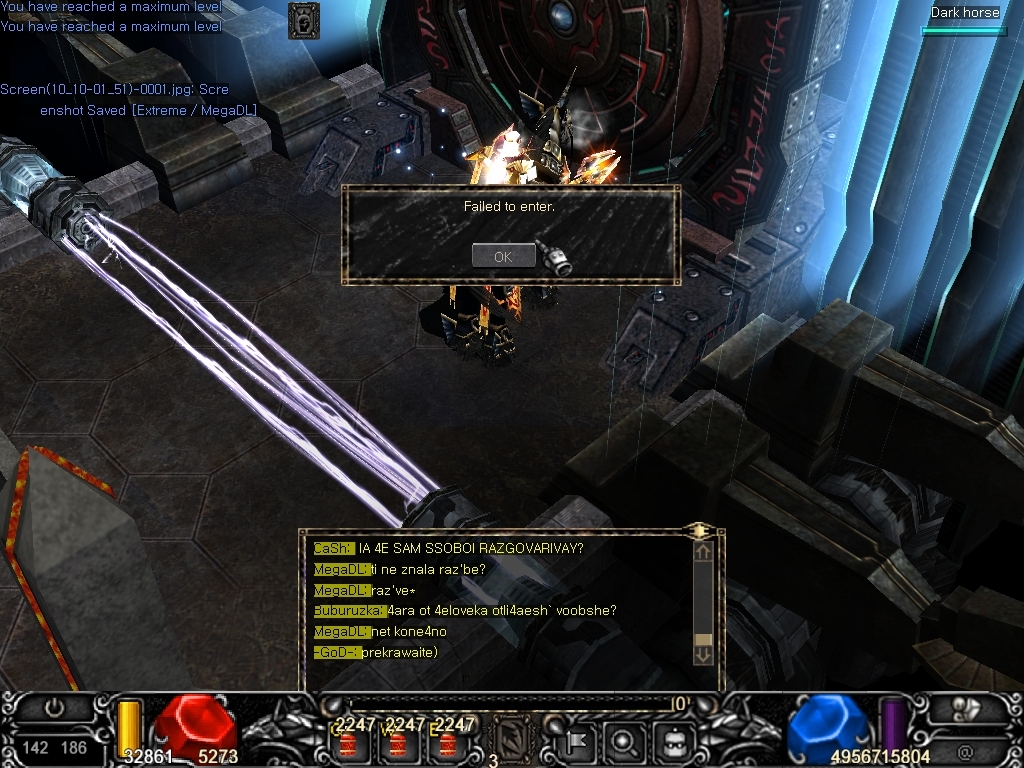Open the HUD button above the @ symbol
The height and width of the screenshot is (768, 1024).
[965, 709]
